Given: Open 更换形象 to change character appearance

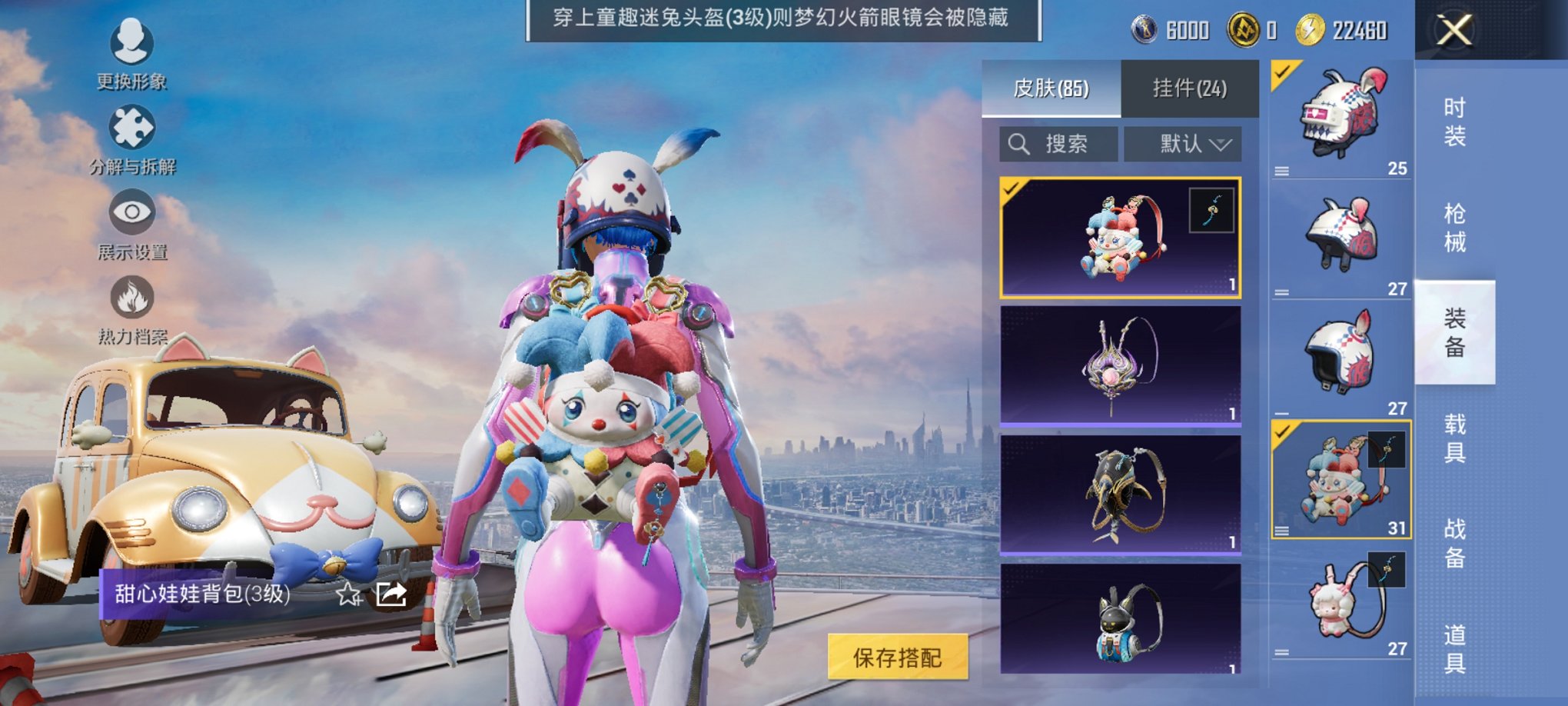Looking at the screenshot, I should (x=131, y=52).
